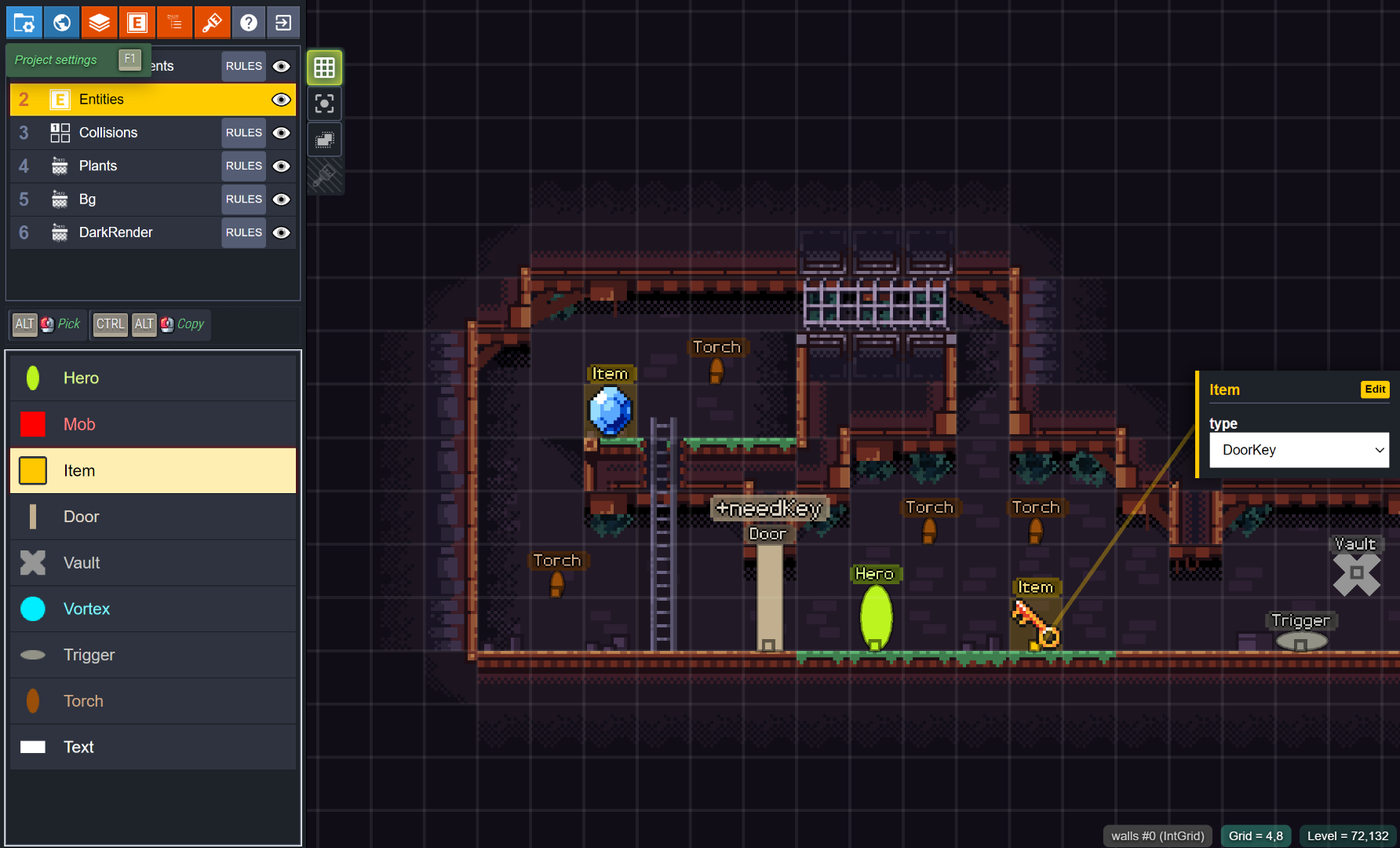Open the help question mark button
The image size is (1400, 848).
click(249, 23)
